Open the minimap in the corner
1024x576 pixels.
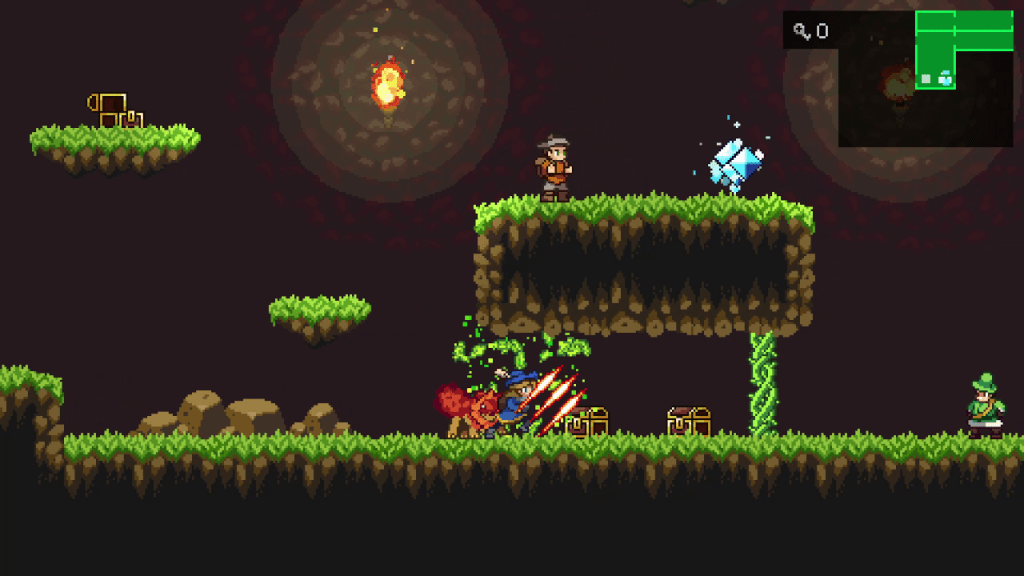click(x=926, y=79)
